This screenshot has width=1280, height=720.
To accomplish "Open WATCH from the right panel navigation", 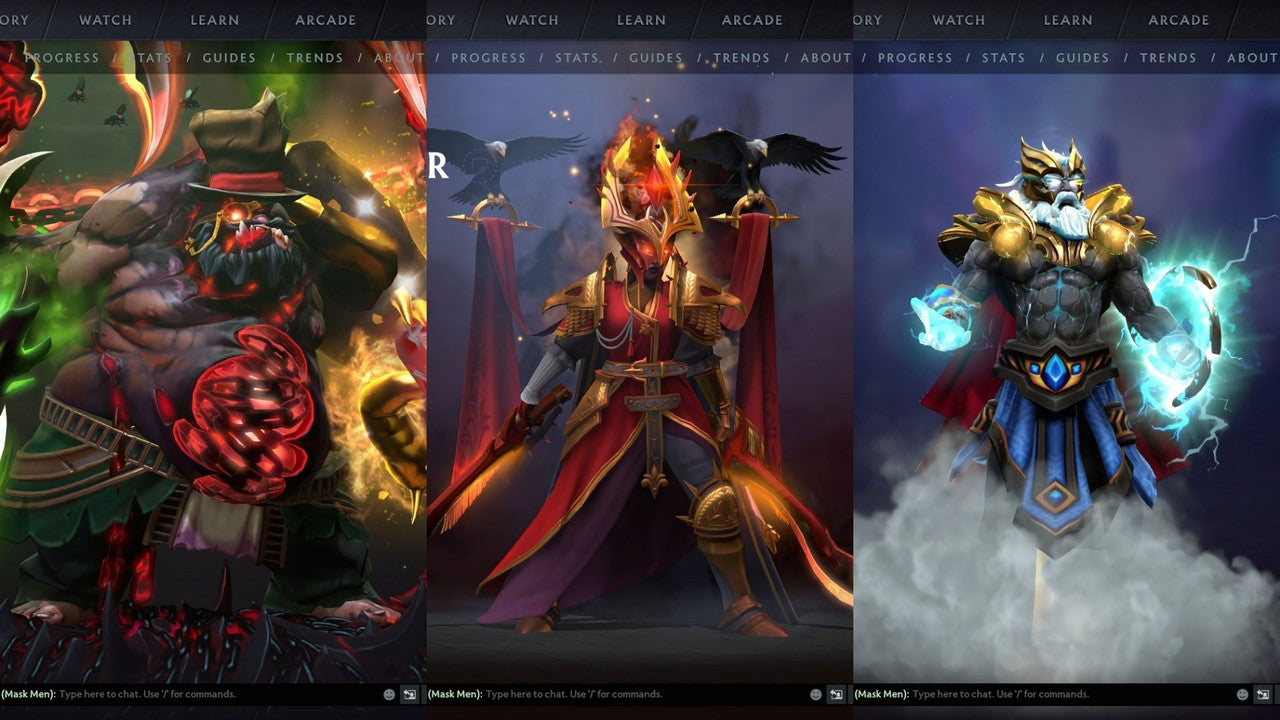I will (x=957, y=19).
